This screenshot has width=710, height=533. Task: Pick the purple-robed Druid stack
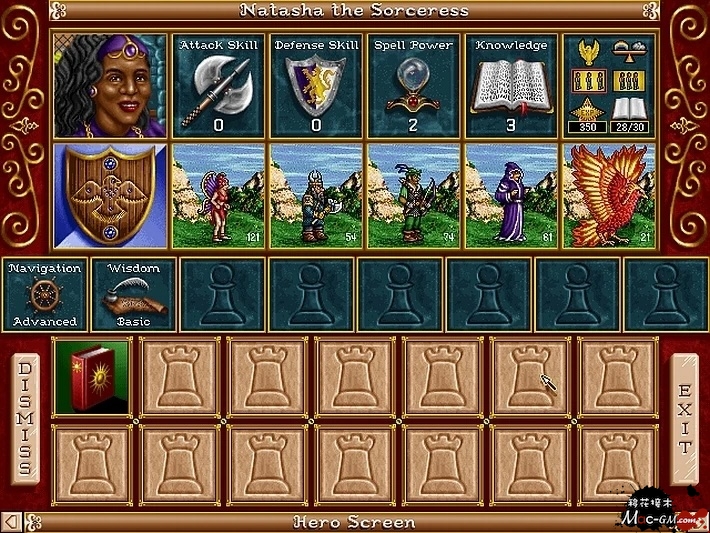tap(512, 195)
